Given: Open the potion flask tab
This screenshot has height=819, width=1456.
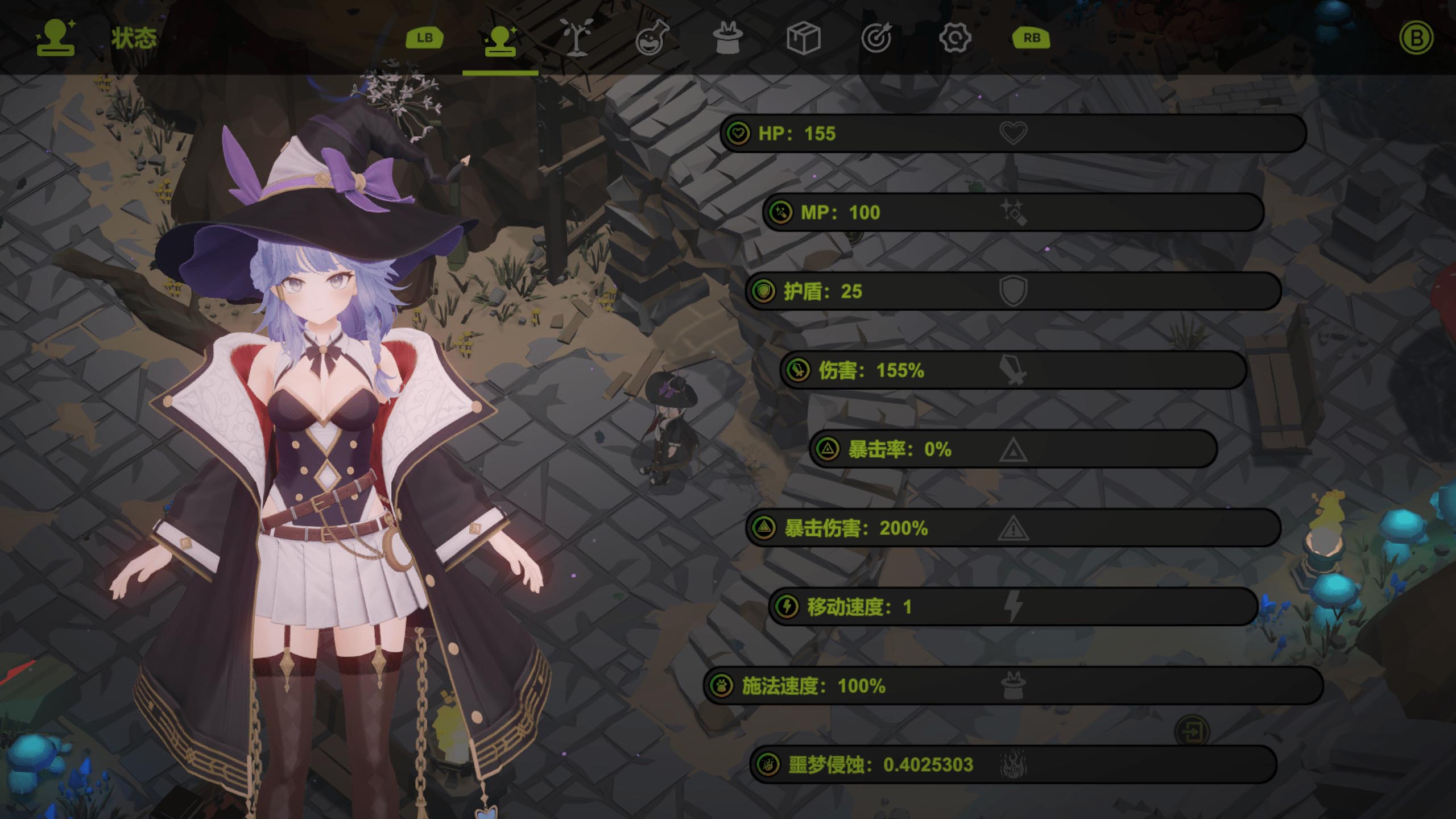Looking at the screenshot, I should pyautogui.click(x=652, y=38).
